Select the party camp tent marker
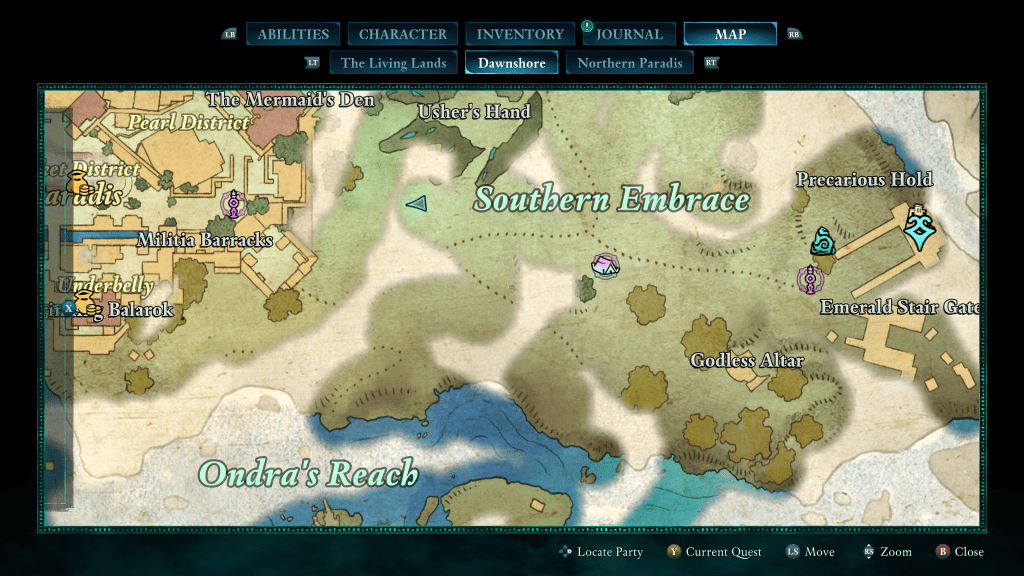This screenshot has width=1024, height=576. 605,266
